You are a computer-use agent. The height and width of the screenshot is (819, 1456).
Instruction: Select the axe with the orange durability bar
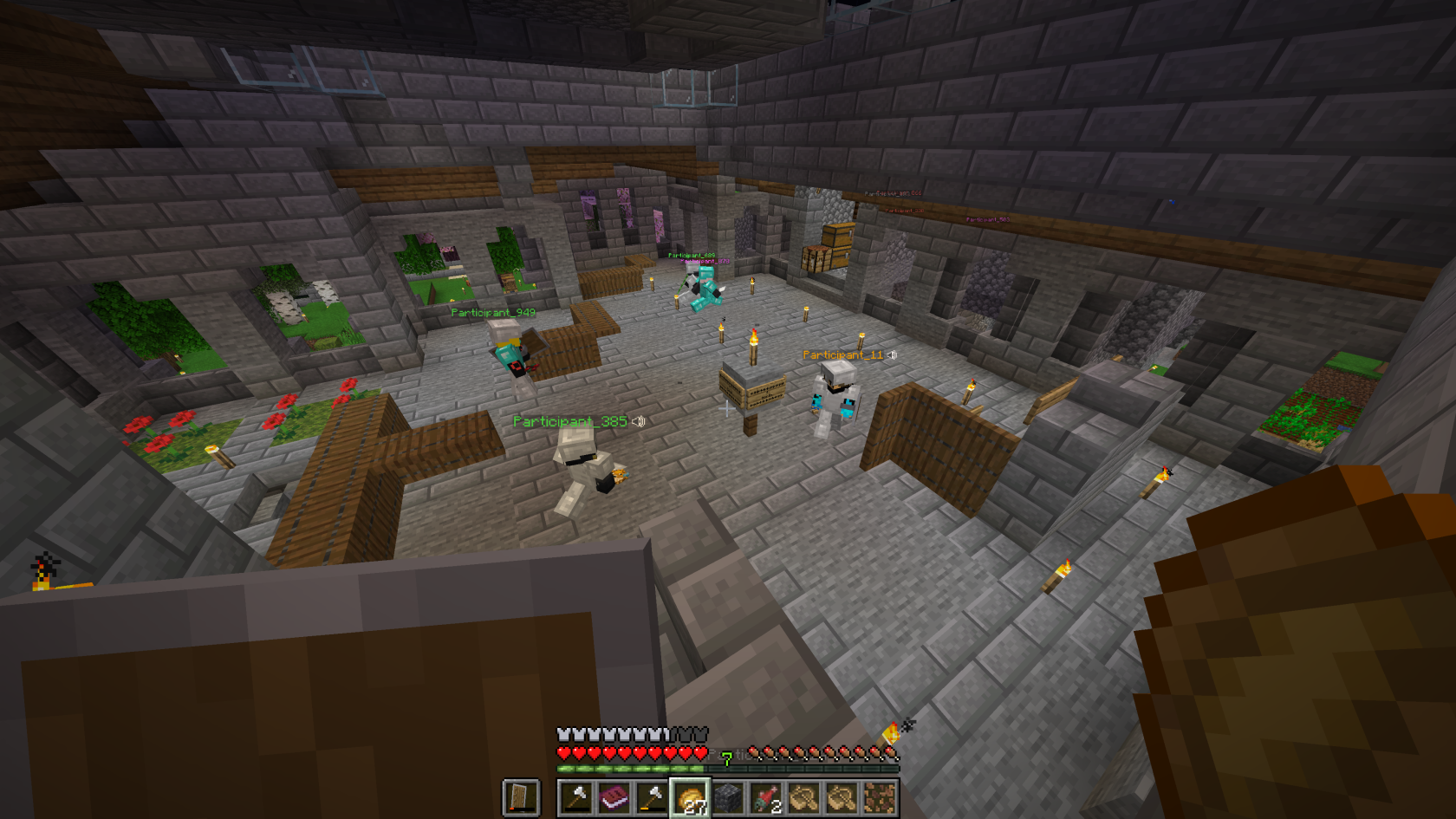(x=652, y=797)
